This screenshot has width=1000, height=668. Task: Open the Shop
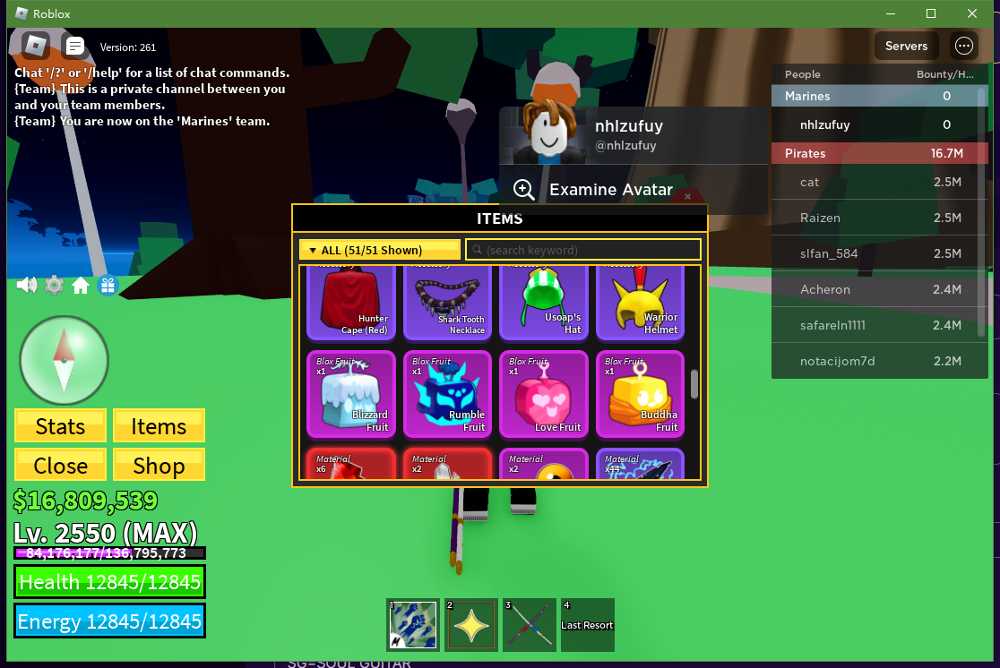coord(158,465)
